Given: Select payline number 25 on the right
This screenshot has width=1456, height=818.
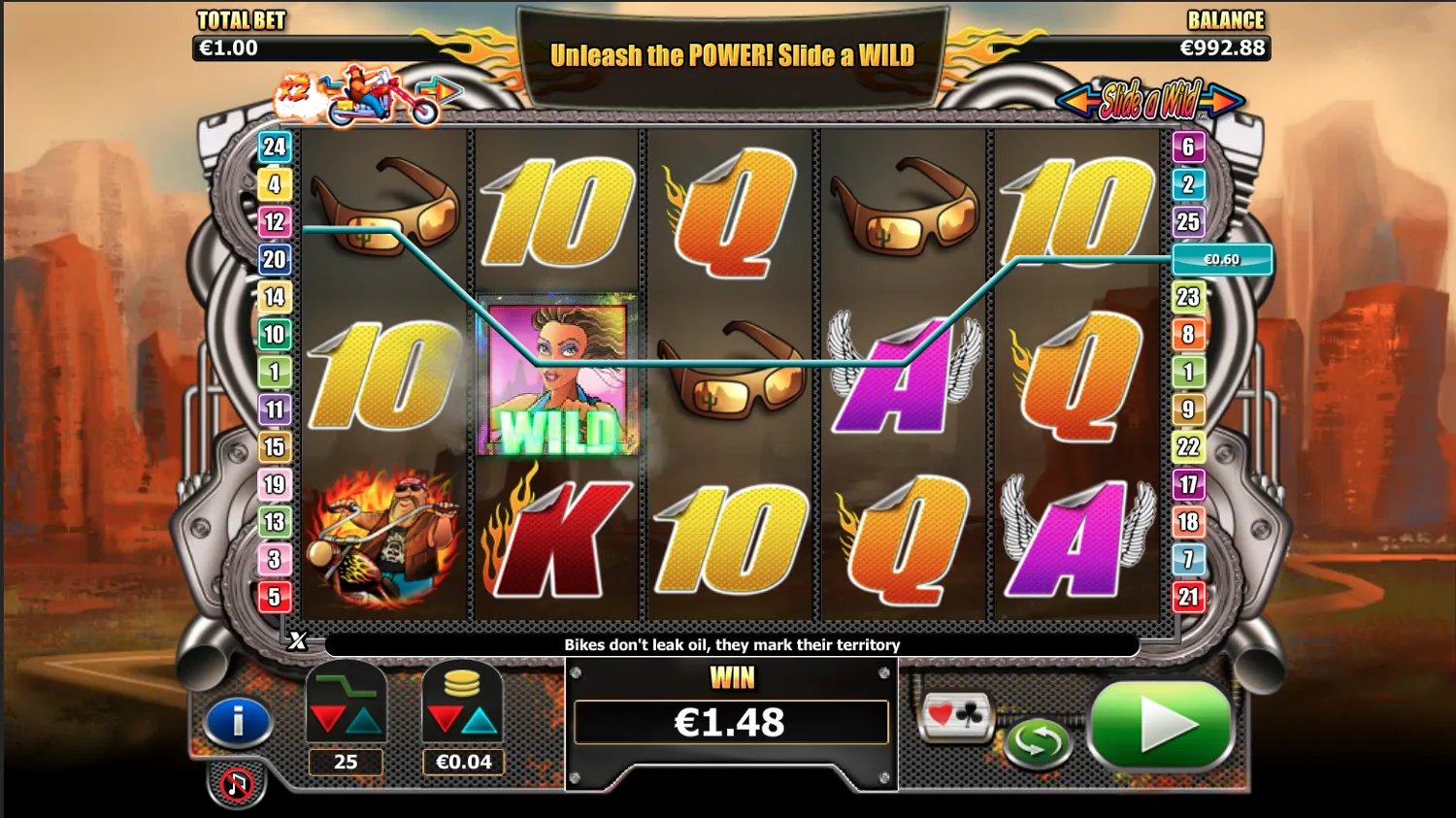Looking at the screenshot, I should tap(1186, 221).
